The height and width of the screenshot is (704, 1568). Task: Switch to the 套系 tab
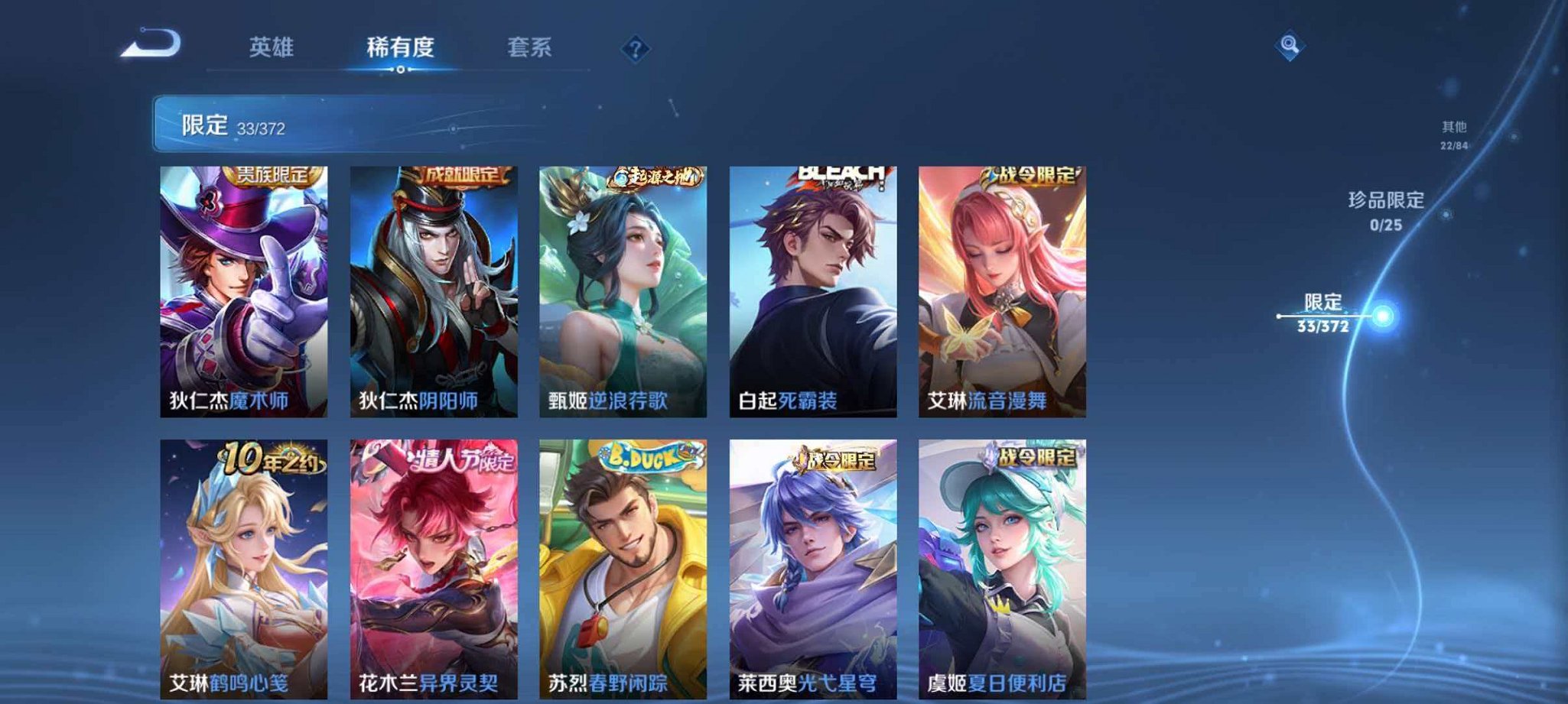pyautogui.click(x=531, y=47)
